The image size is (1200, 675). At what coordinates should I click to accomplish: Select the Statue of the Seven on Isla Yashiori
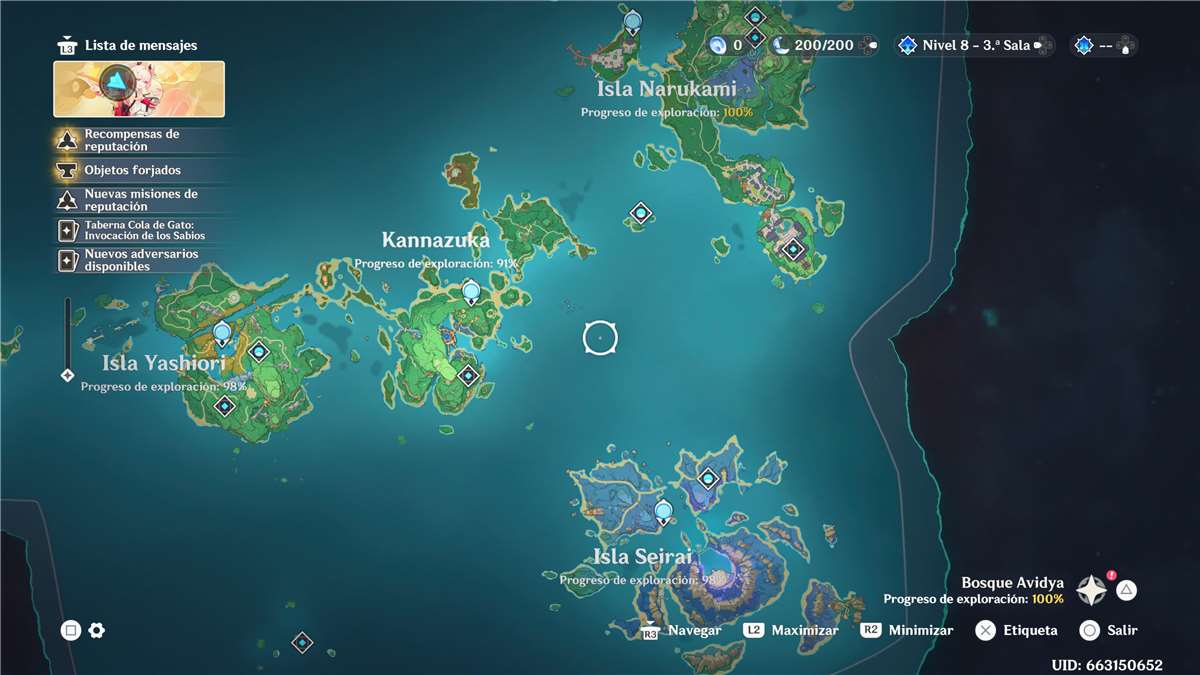pyautogui.click(x=222, y=333)
